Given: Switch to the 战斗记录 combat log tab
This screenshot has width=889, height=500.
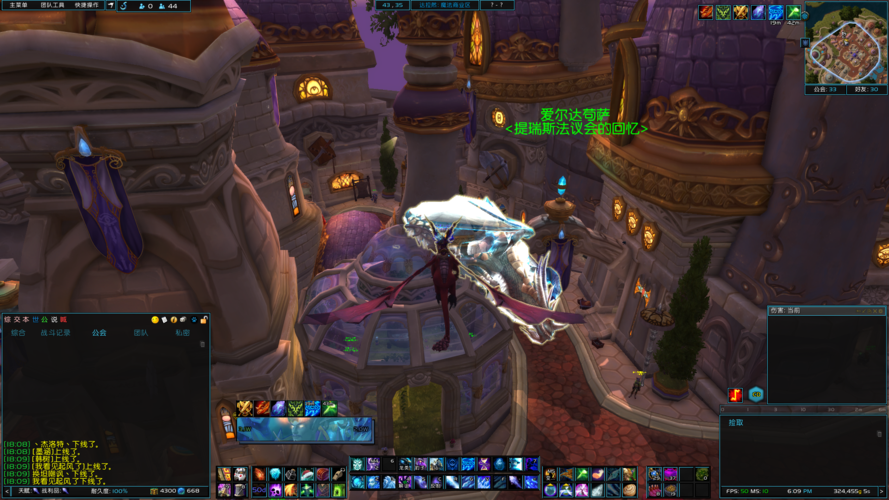Looking at the screenshot, I should (x=55, y=332).
